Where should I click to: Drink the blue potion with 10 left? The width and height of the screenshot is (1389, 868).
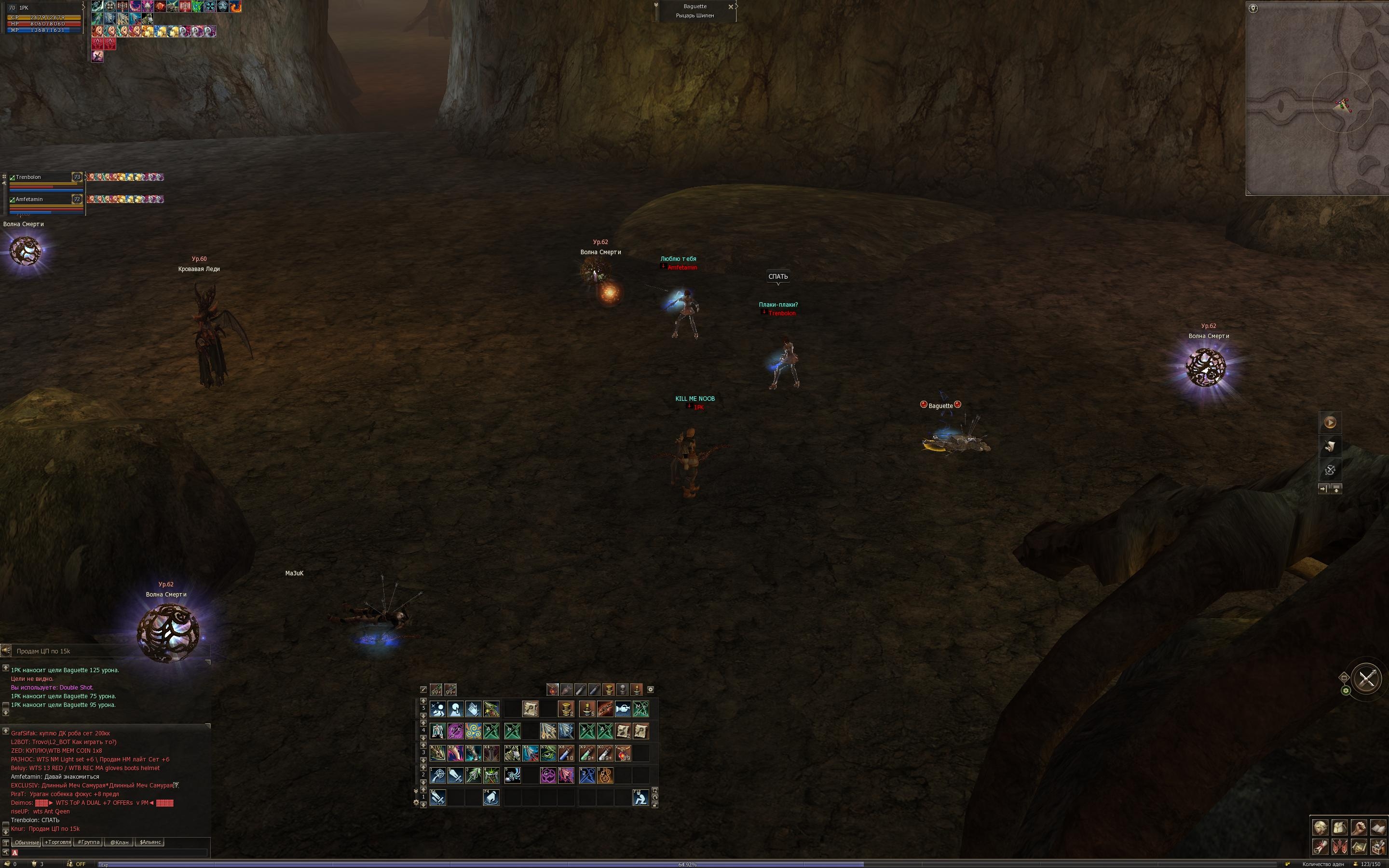pyautogui.click(x=566, y=753)
